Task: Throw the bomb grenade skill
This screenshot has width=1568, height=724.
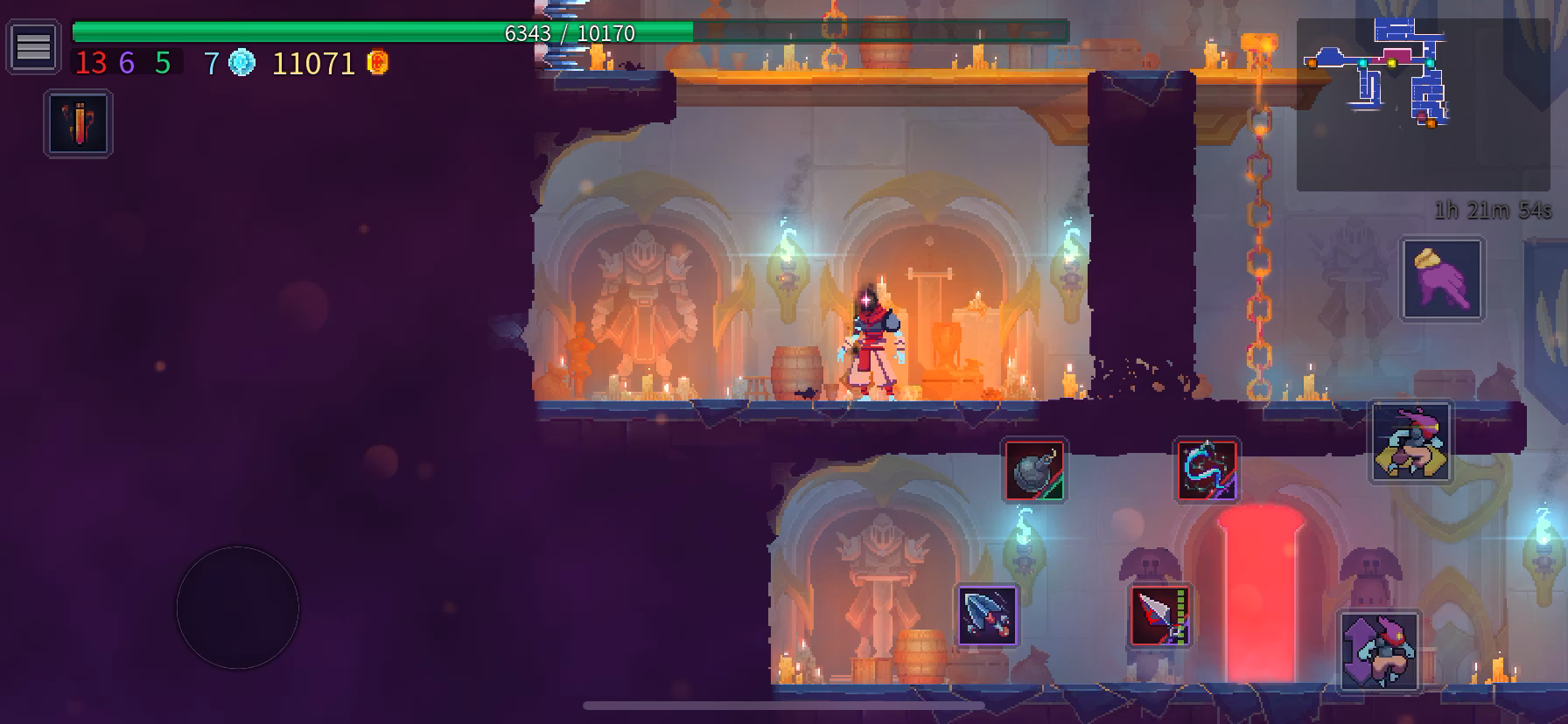Action: 1034,470
